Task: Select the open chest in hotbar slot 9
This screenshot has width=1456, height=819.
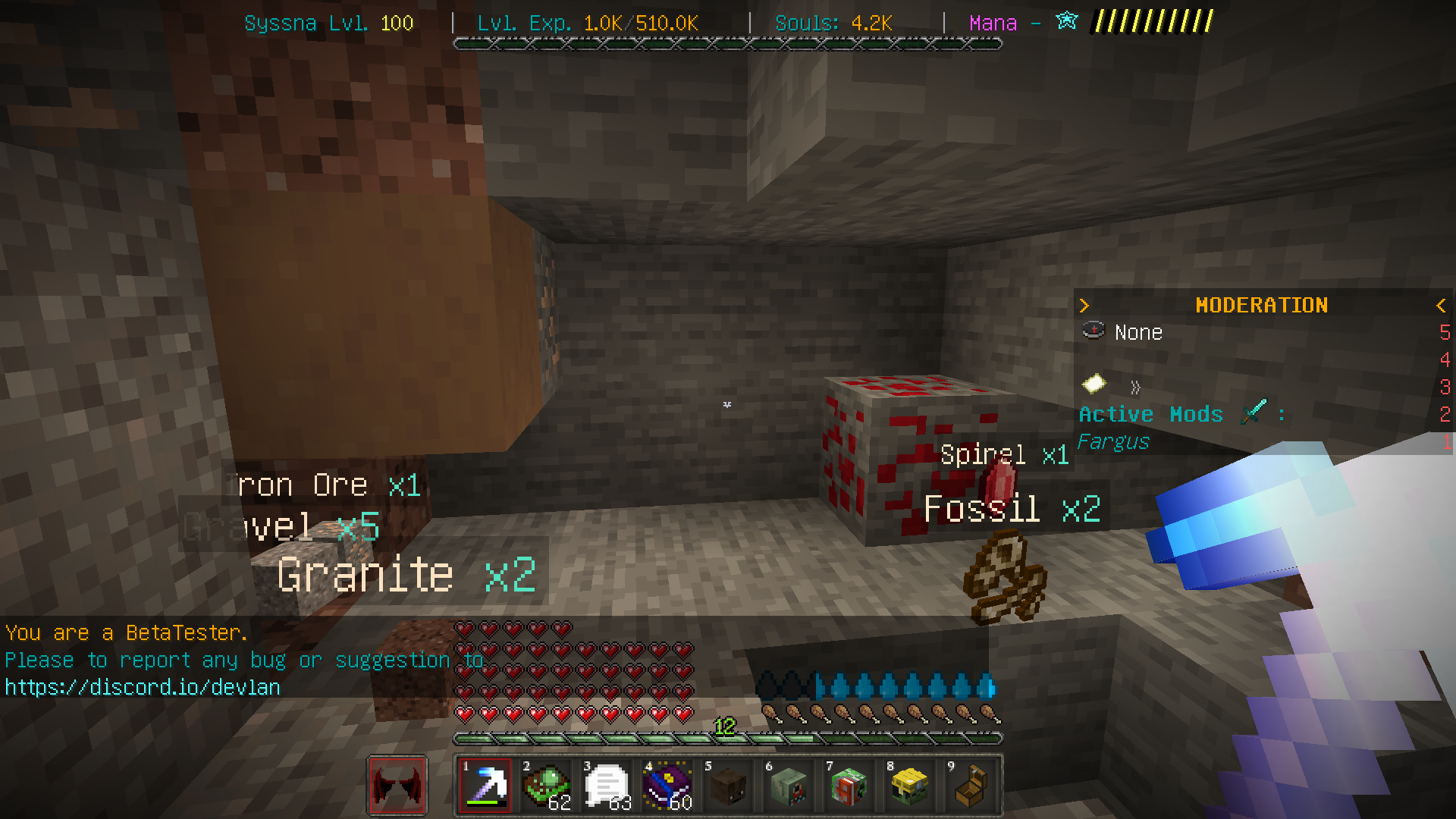Action: click(x=969, y=785)
